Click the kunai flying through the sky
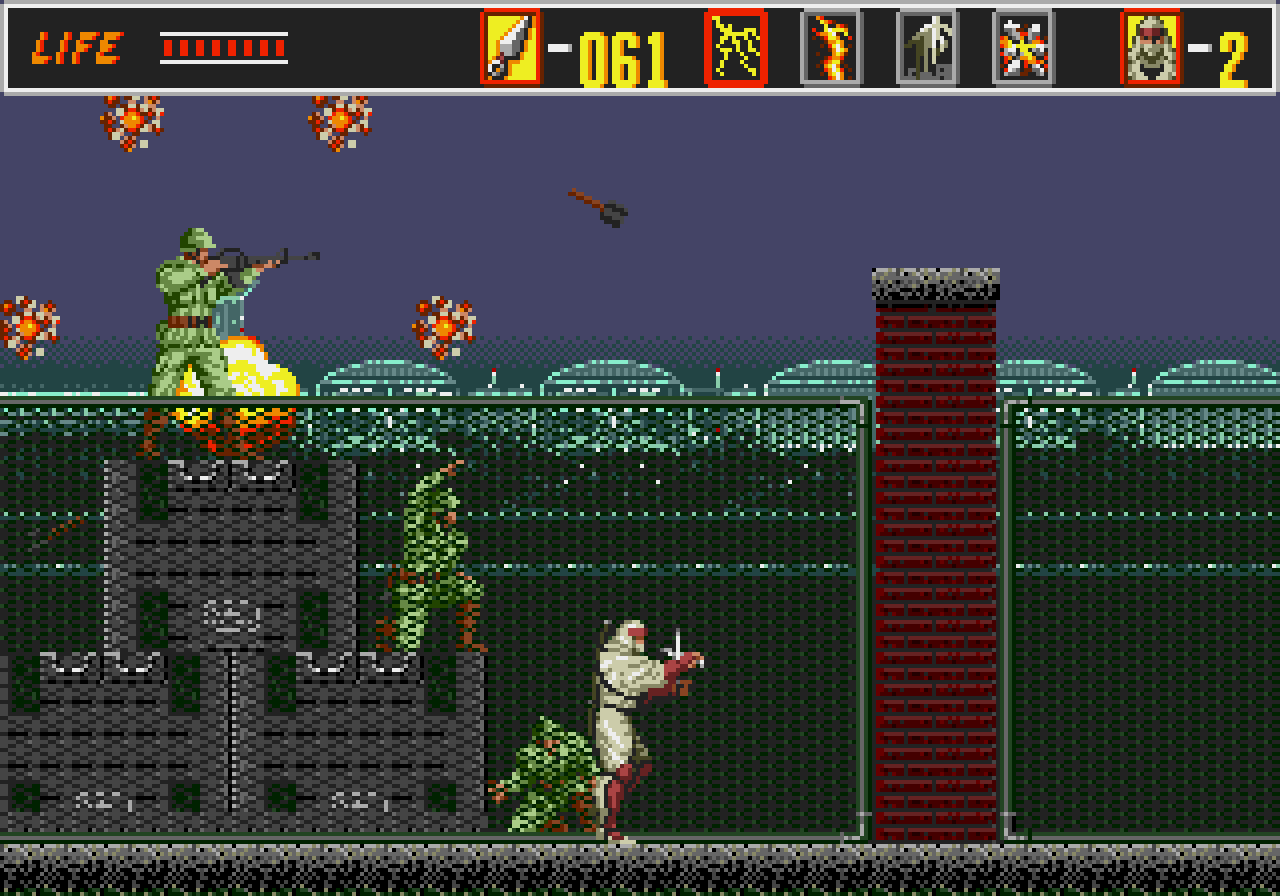 point(598,207)
